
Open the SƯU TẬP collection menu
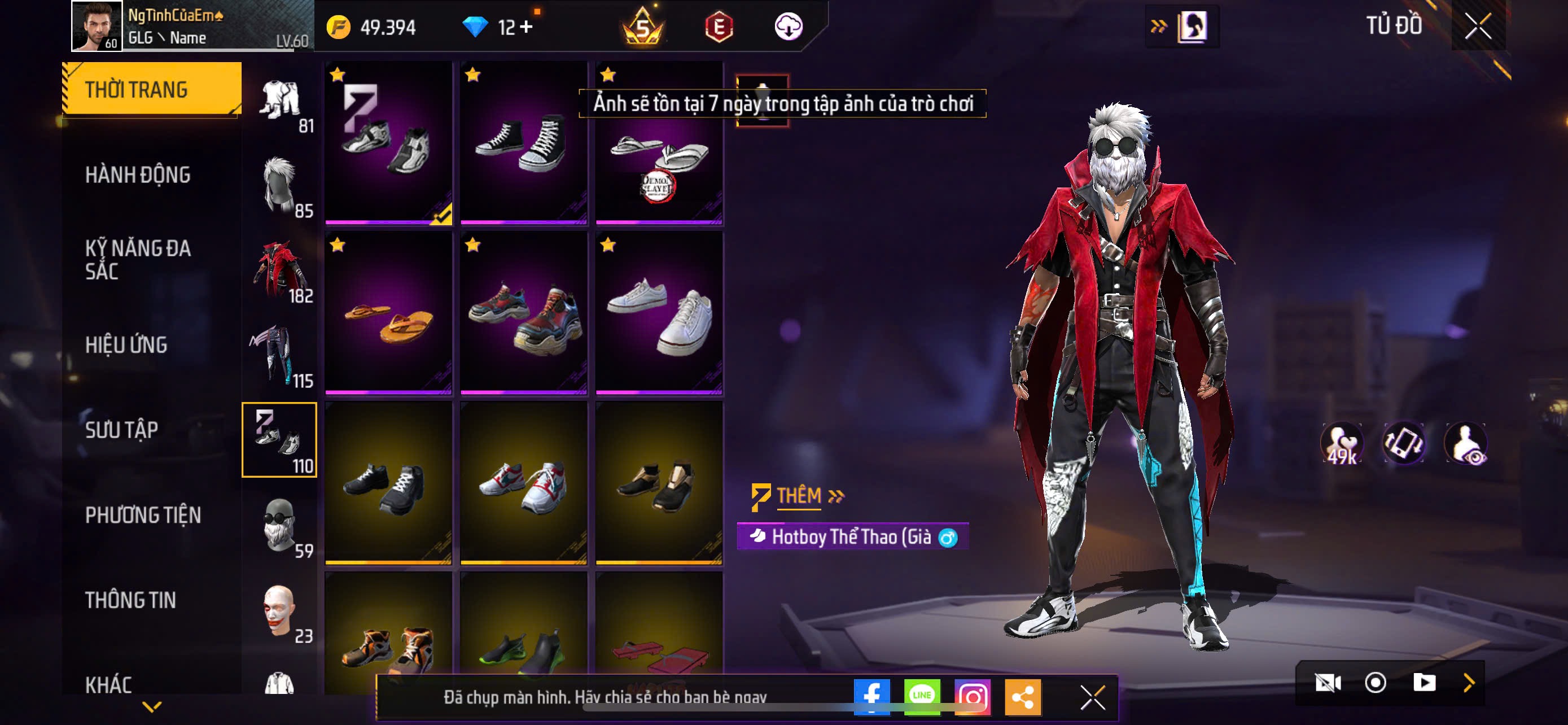122,430
